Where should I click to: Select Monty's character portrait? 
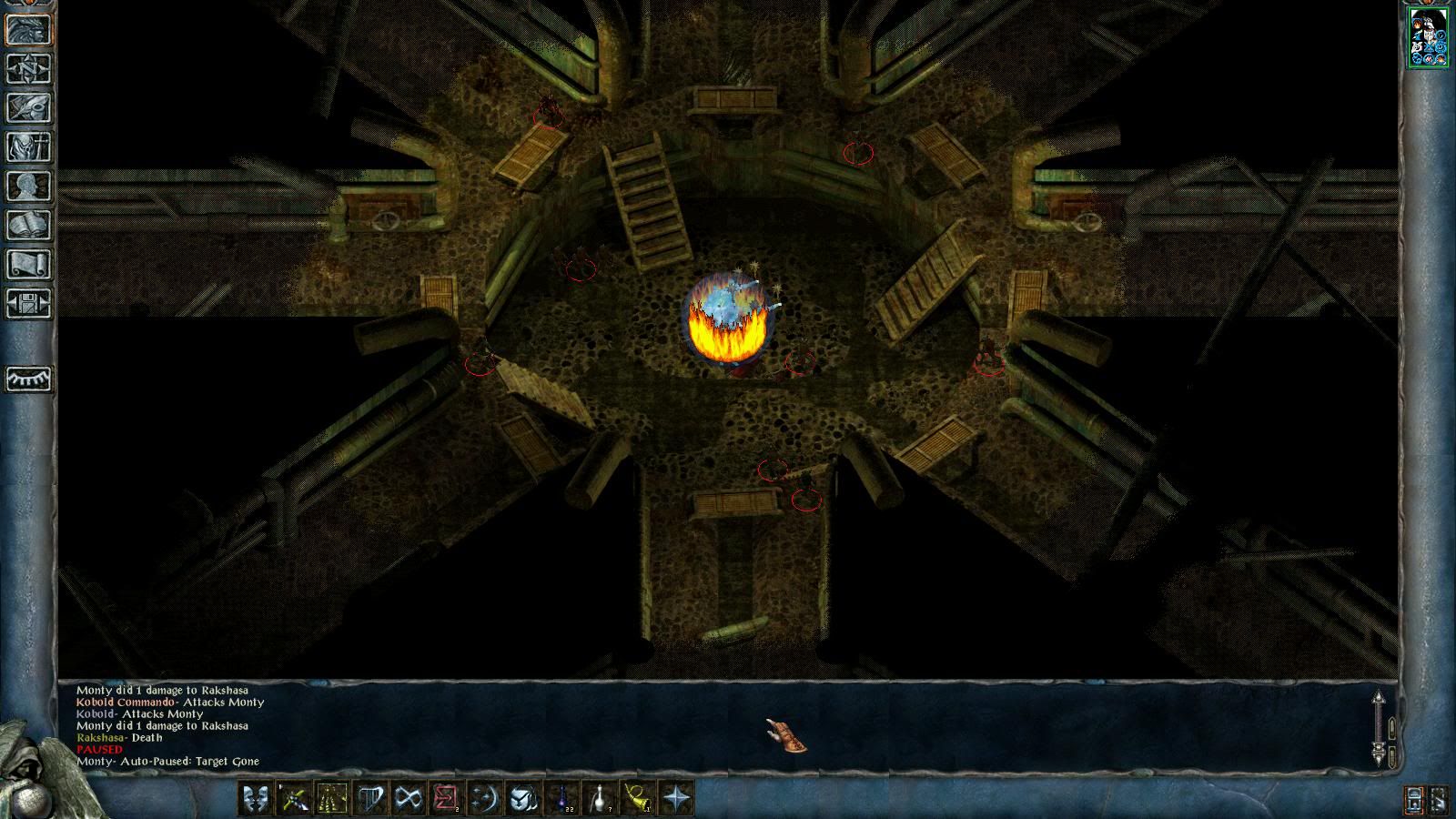click(1429, 37)
